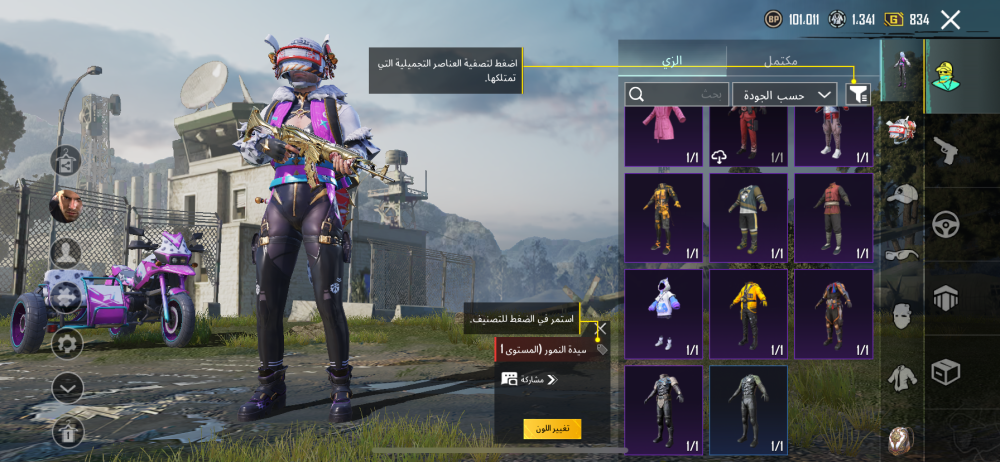Select the glasses eyewear category
This screenshot has width=1000, height=462.
[x=903, y=254]
